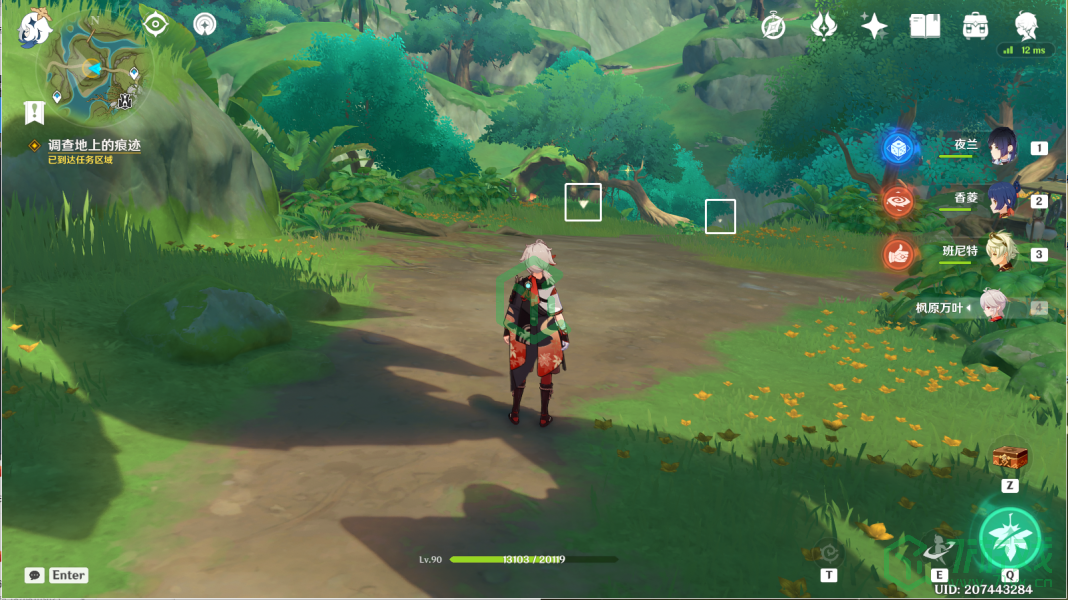The image size is (1068, 600).
Task: Select the tracked quest 调查地上的痕迹
Action: (x=94, y=145)
